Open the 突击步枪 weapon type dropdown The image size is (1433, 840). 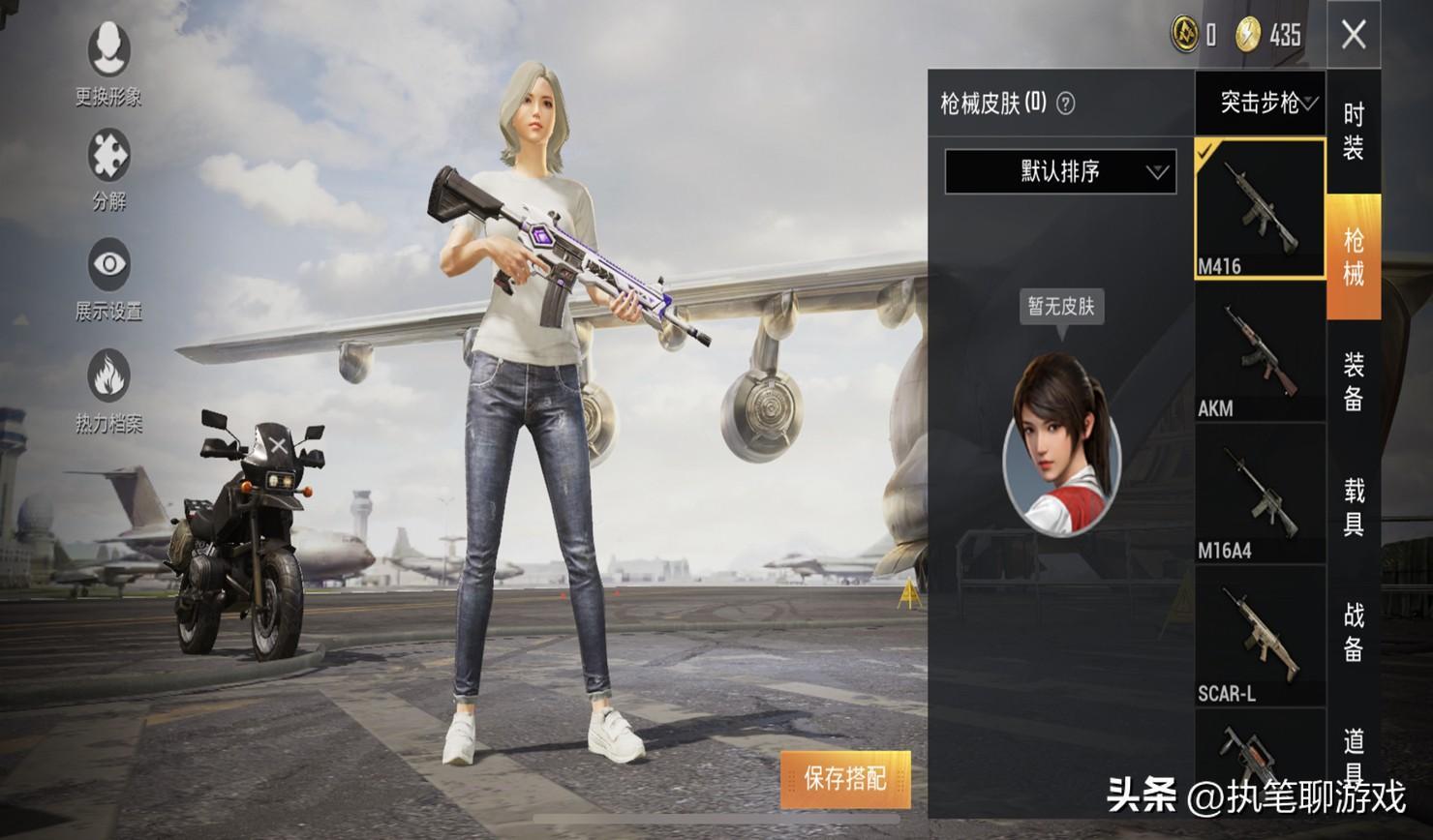(x=1260, y=103)
